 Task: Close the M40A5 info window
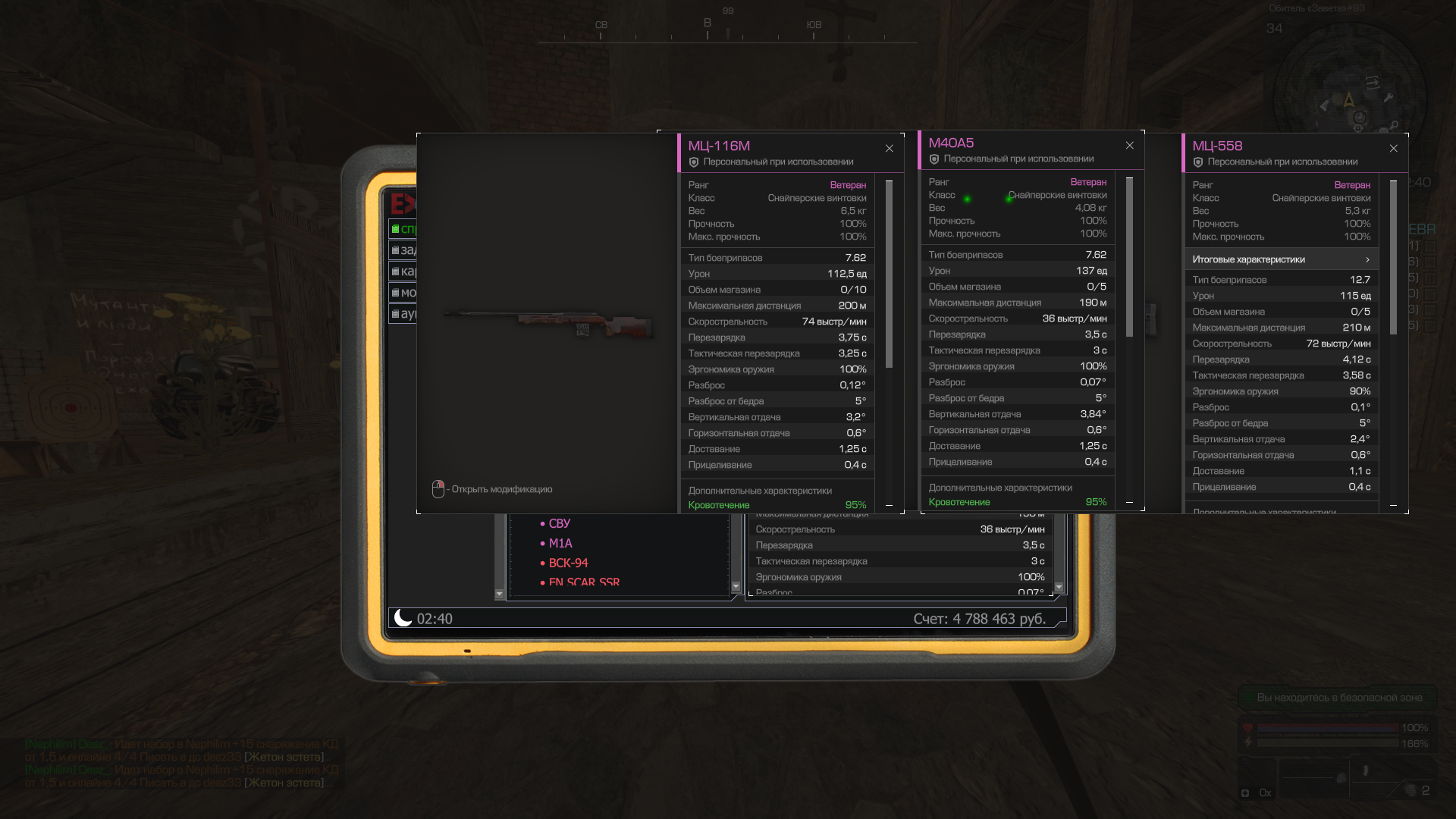[1129, 146]
